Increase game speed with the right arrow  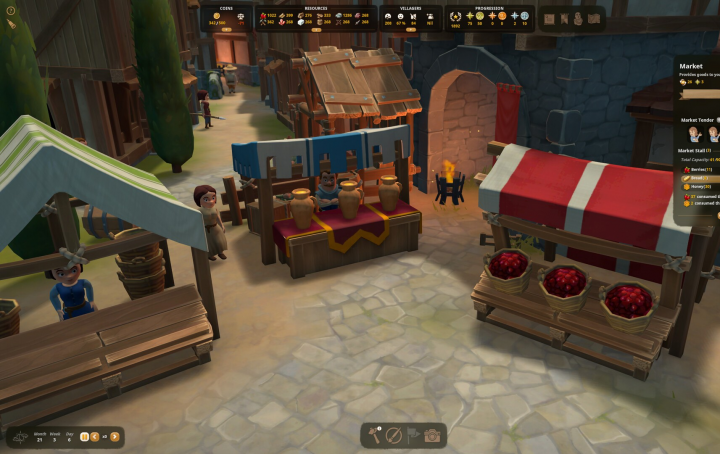coord(115,436)
